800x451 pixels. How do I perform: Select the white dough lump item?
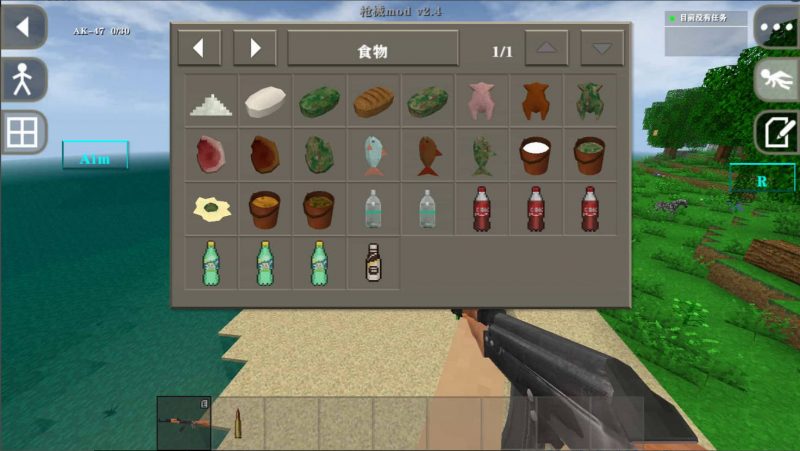(x=266, y=100)
